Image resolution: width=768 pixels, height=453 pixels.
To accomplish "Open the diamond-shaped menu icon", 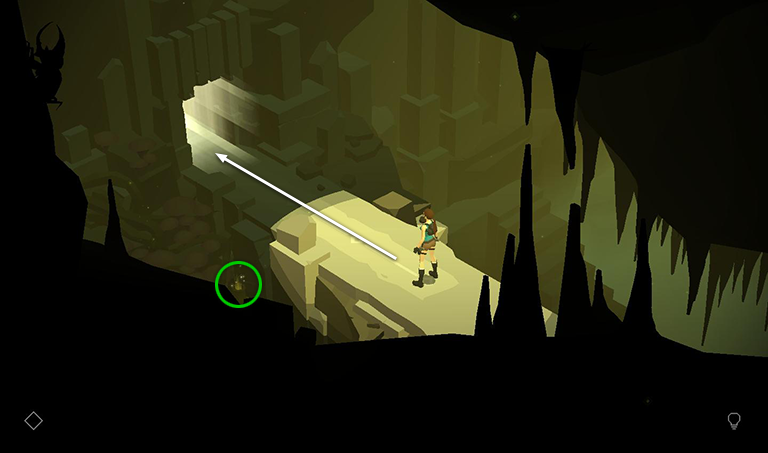I will 33,421.
